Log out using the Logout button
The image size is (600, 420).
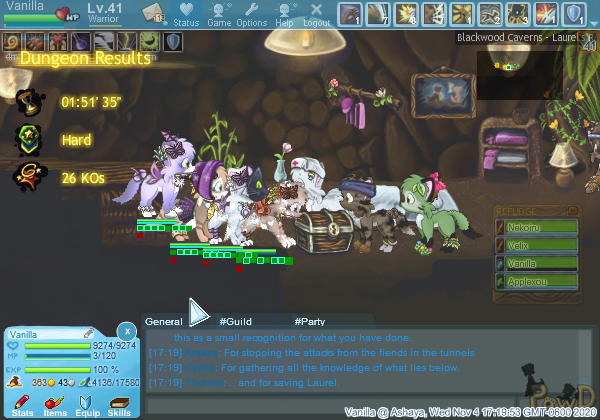click(x=316, y=14)
